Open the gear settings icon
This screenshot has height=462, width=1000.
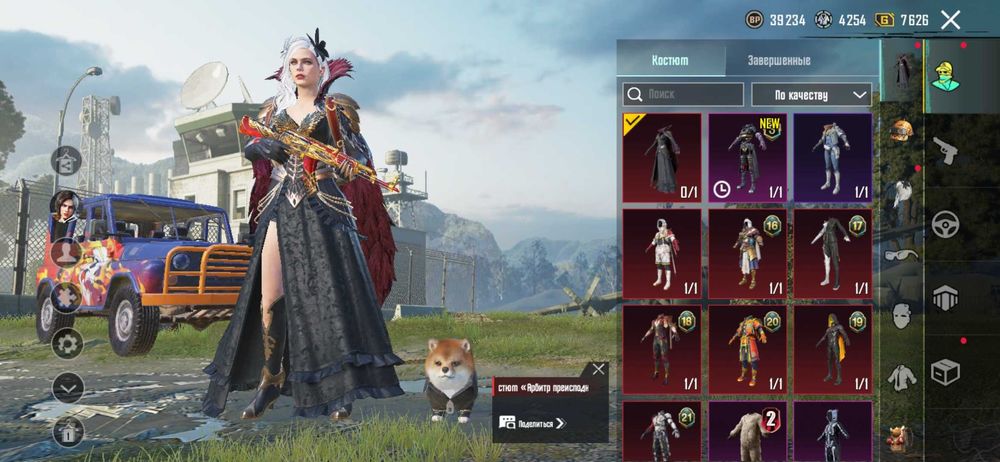[x=68, y=345]
